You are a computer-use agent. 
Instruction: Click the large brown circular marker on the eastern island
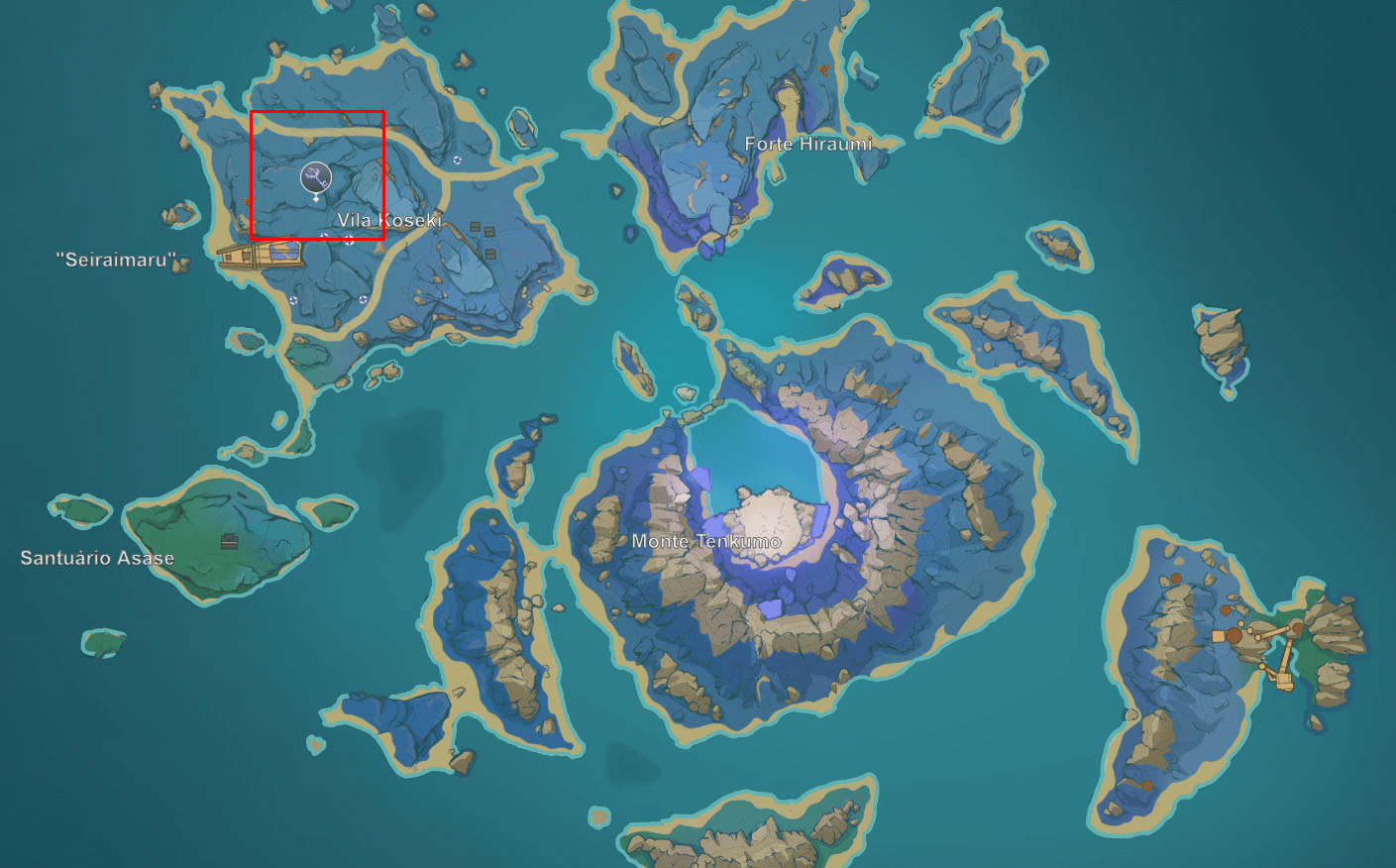1235,635
